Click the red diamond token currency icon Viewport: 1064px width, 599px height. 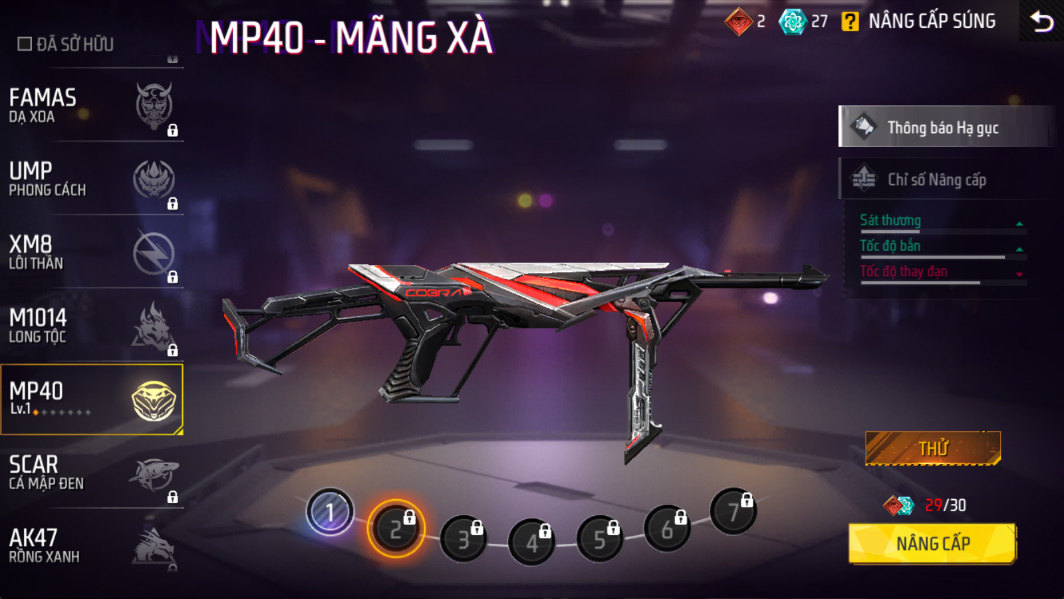(x=739, y=21)
